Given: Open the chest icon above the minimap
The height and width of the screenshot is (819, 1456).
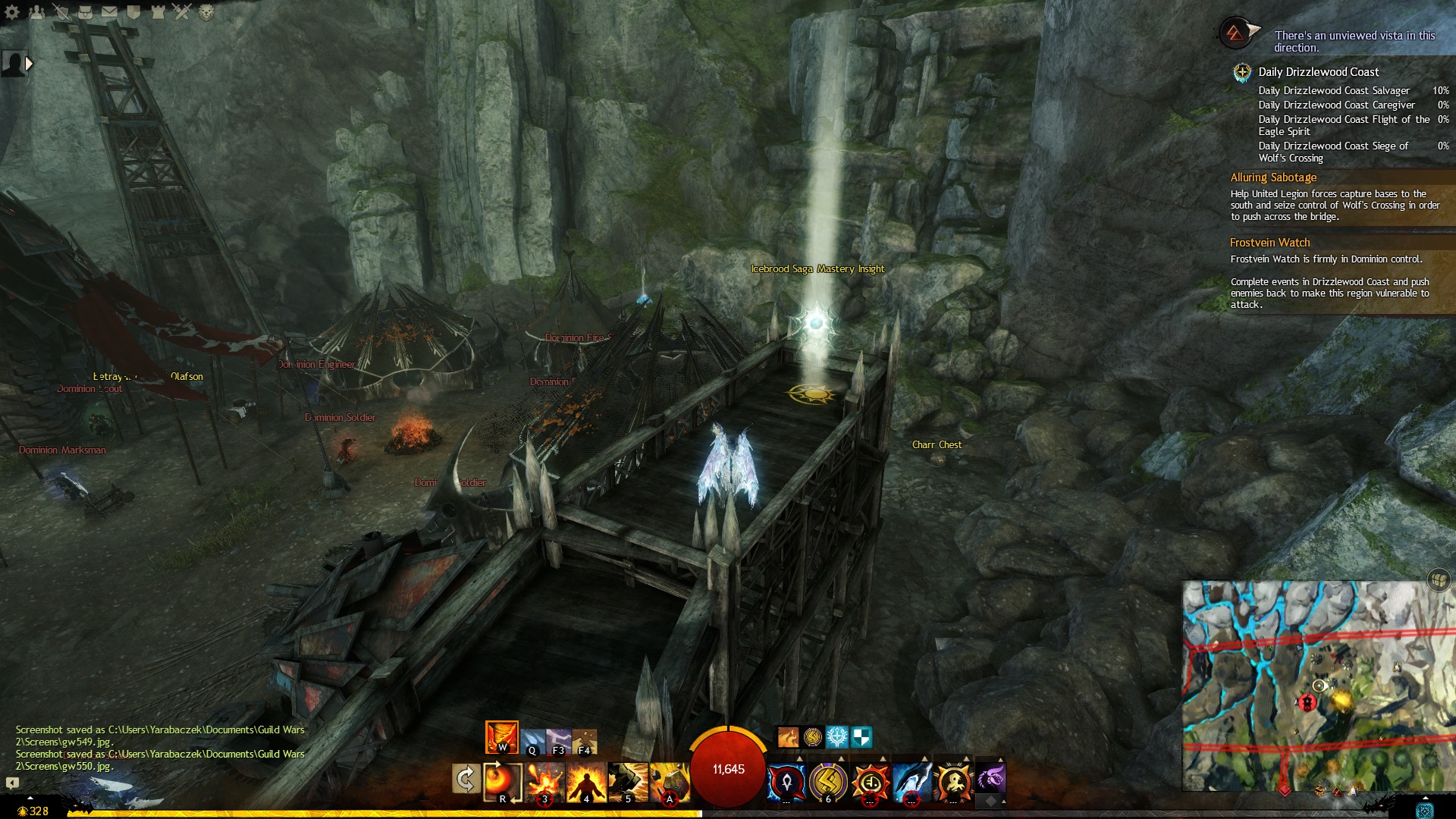Looking at the screenshot, I should coord(1439,581).
